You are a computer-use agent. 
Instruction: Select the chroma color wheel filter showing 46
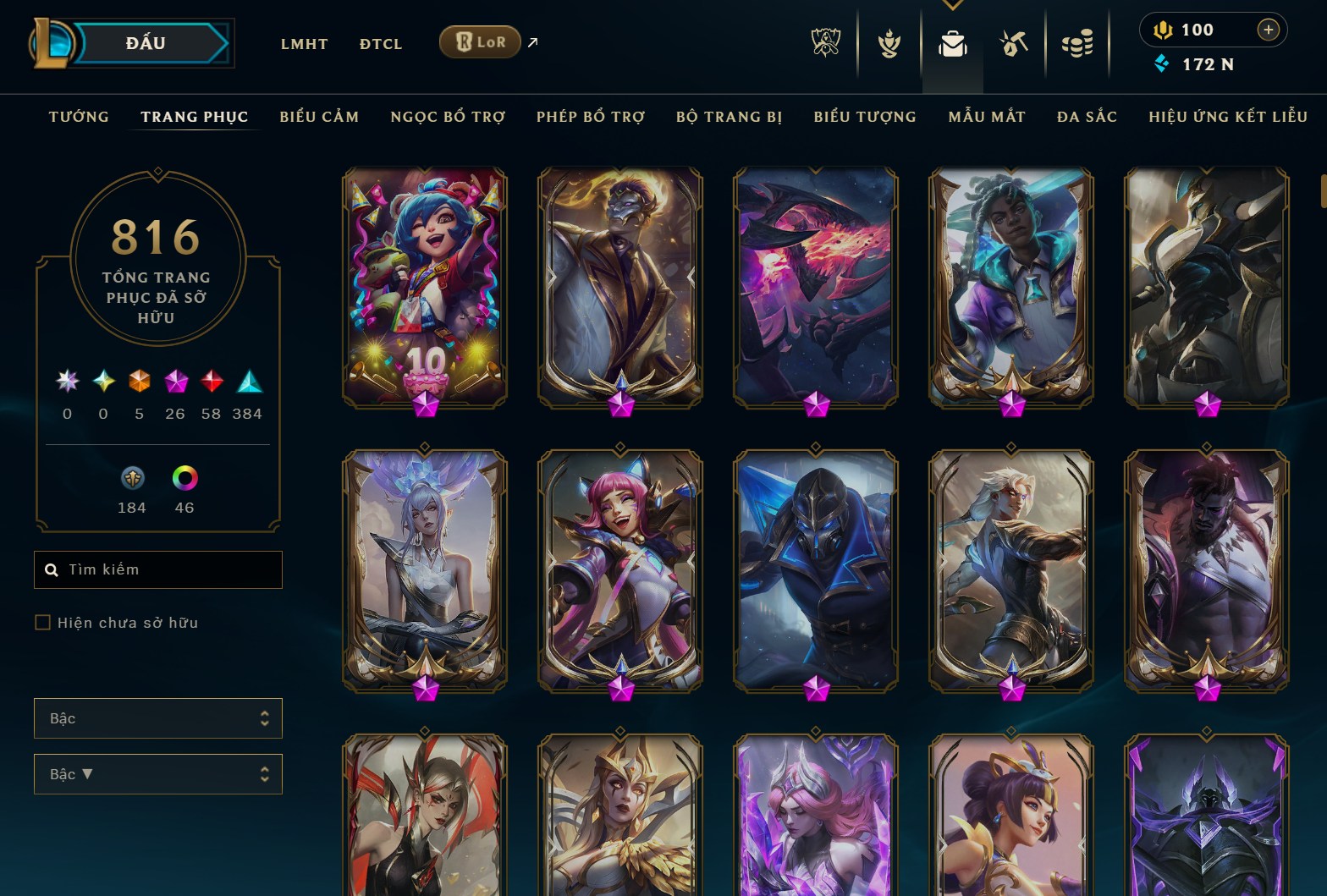tap(184, 479)
